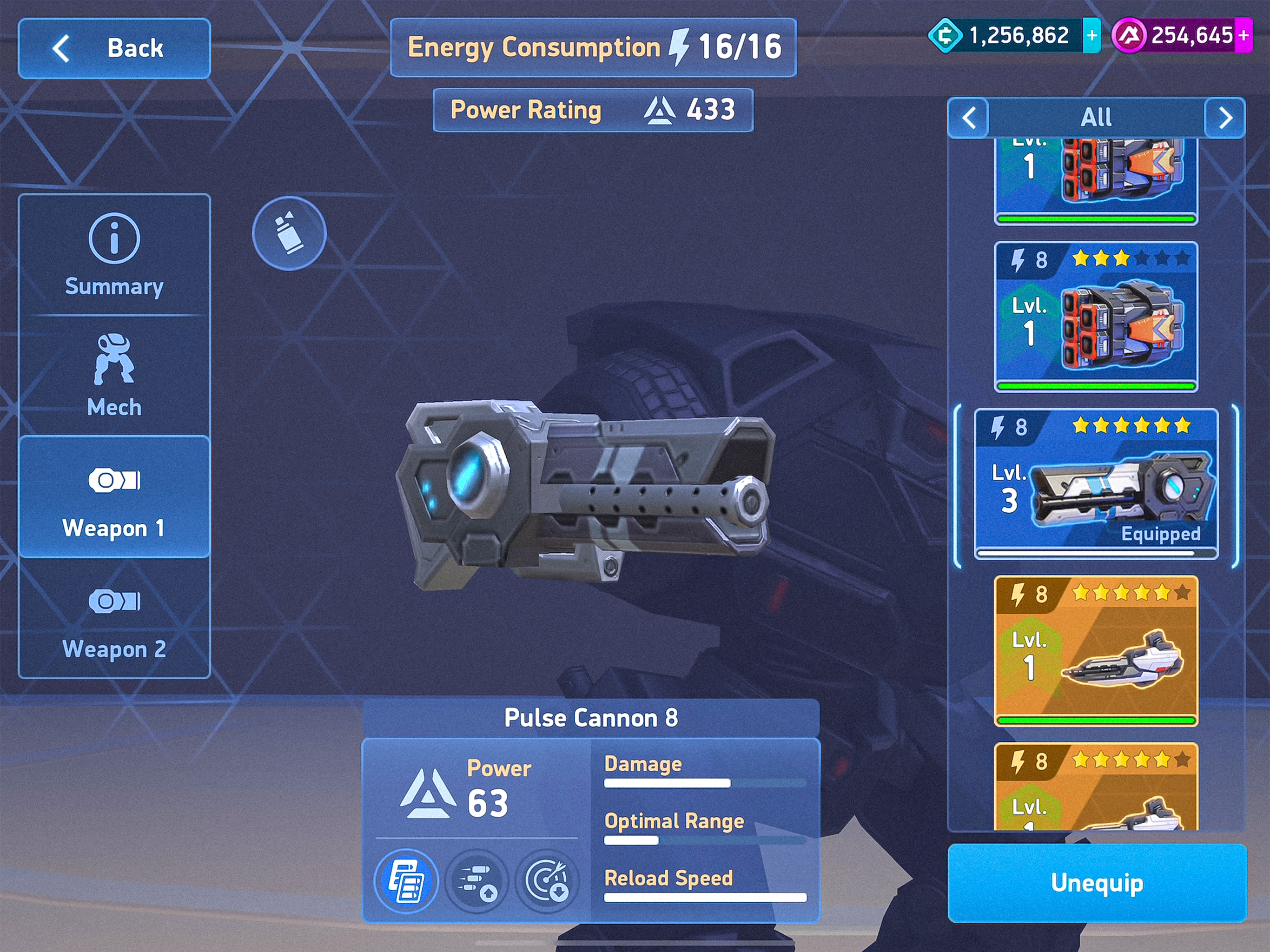Add more purple A-coin currency
The image size is (1270, 952).
click(x=1244, y=36)
